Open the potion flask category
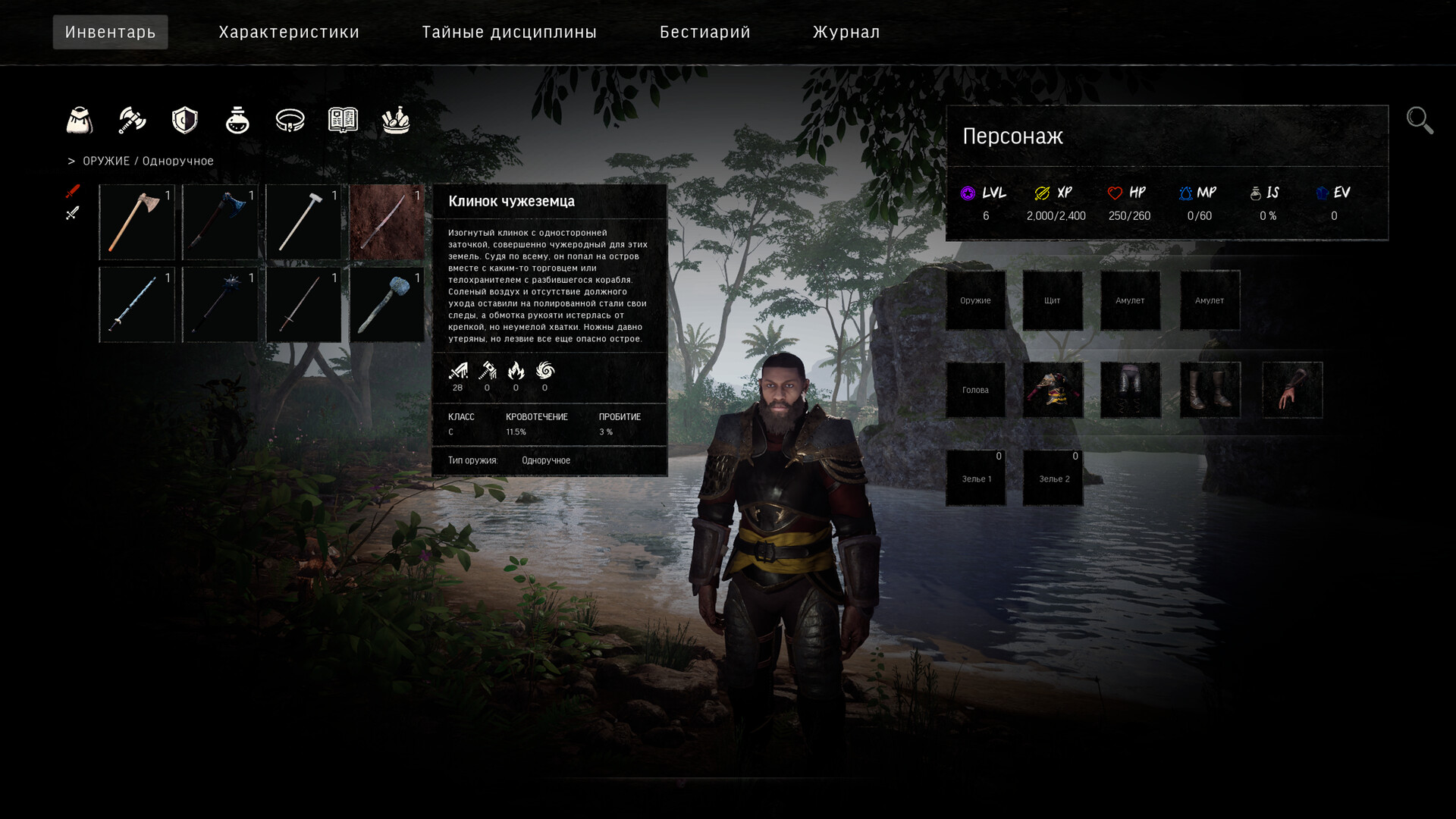The height and width of the screenshot is (819, 1456). point(237,120)
